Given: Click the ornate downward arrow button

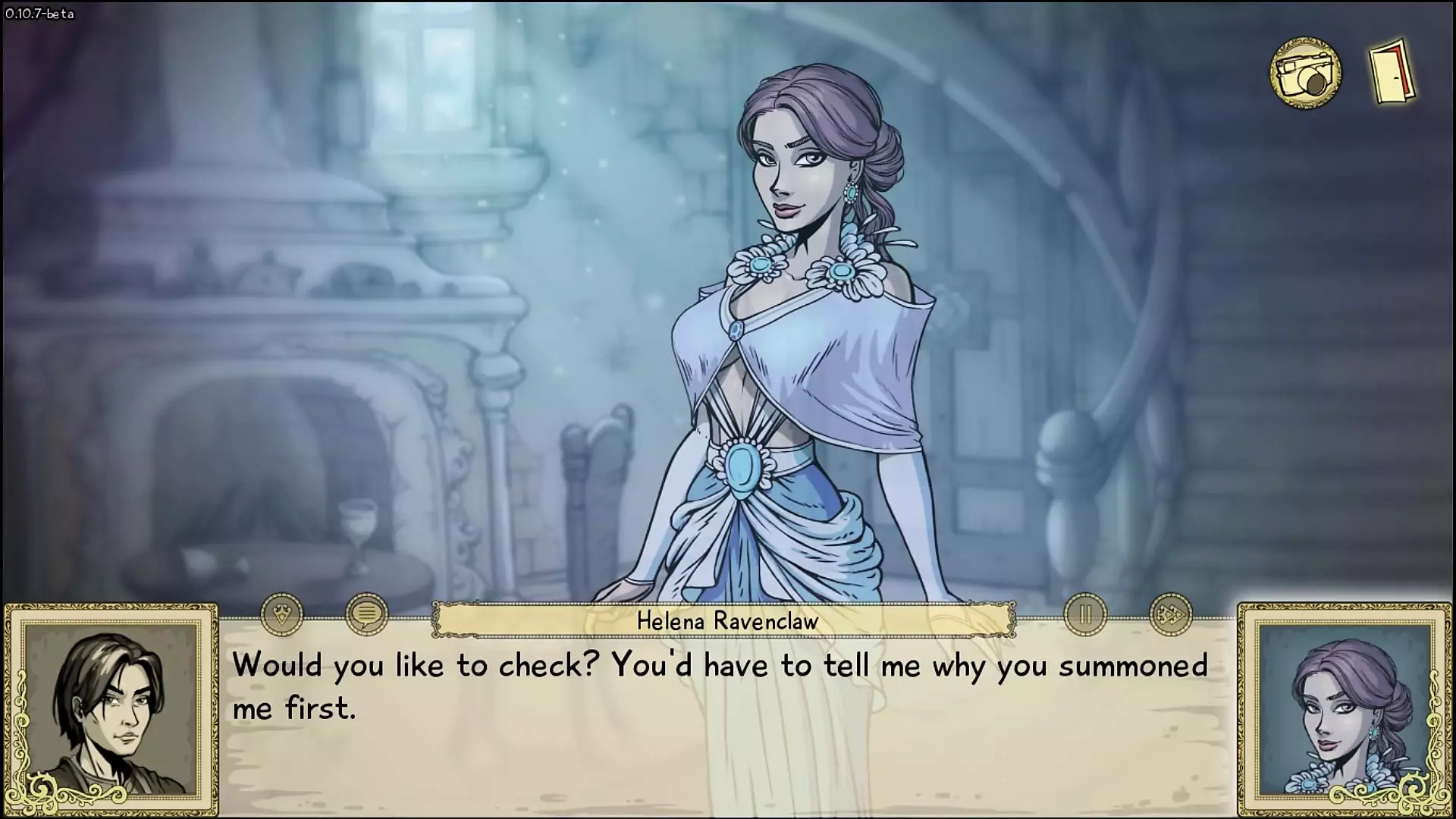Looking at the screenshot, I should click(282, 613).
